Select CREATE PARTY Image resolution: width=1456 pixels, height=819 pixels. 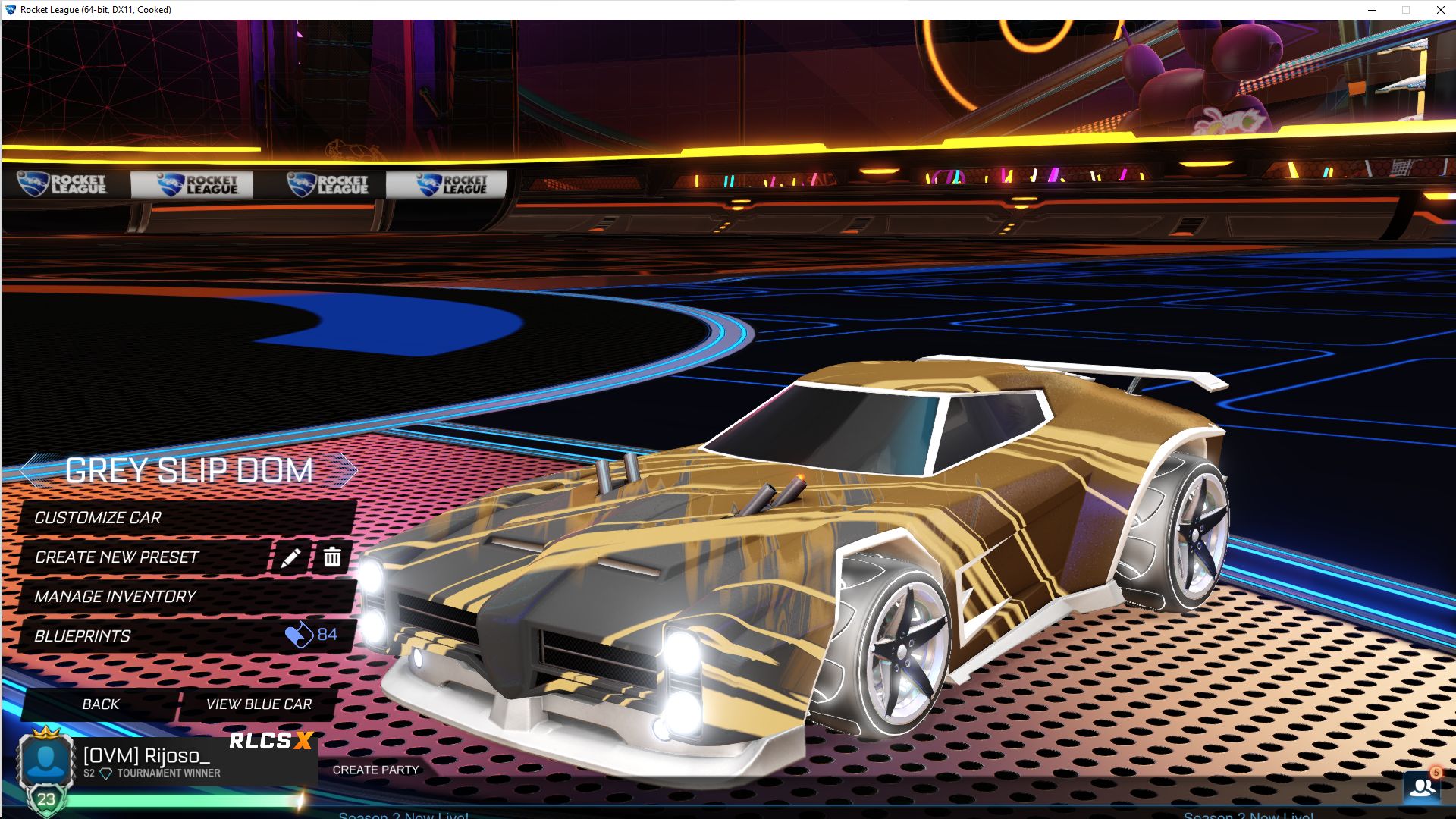[x=378, y=769]
